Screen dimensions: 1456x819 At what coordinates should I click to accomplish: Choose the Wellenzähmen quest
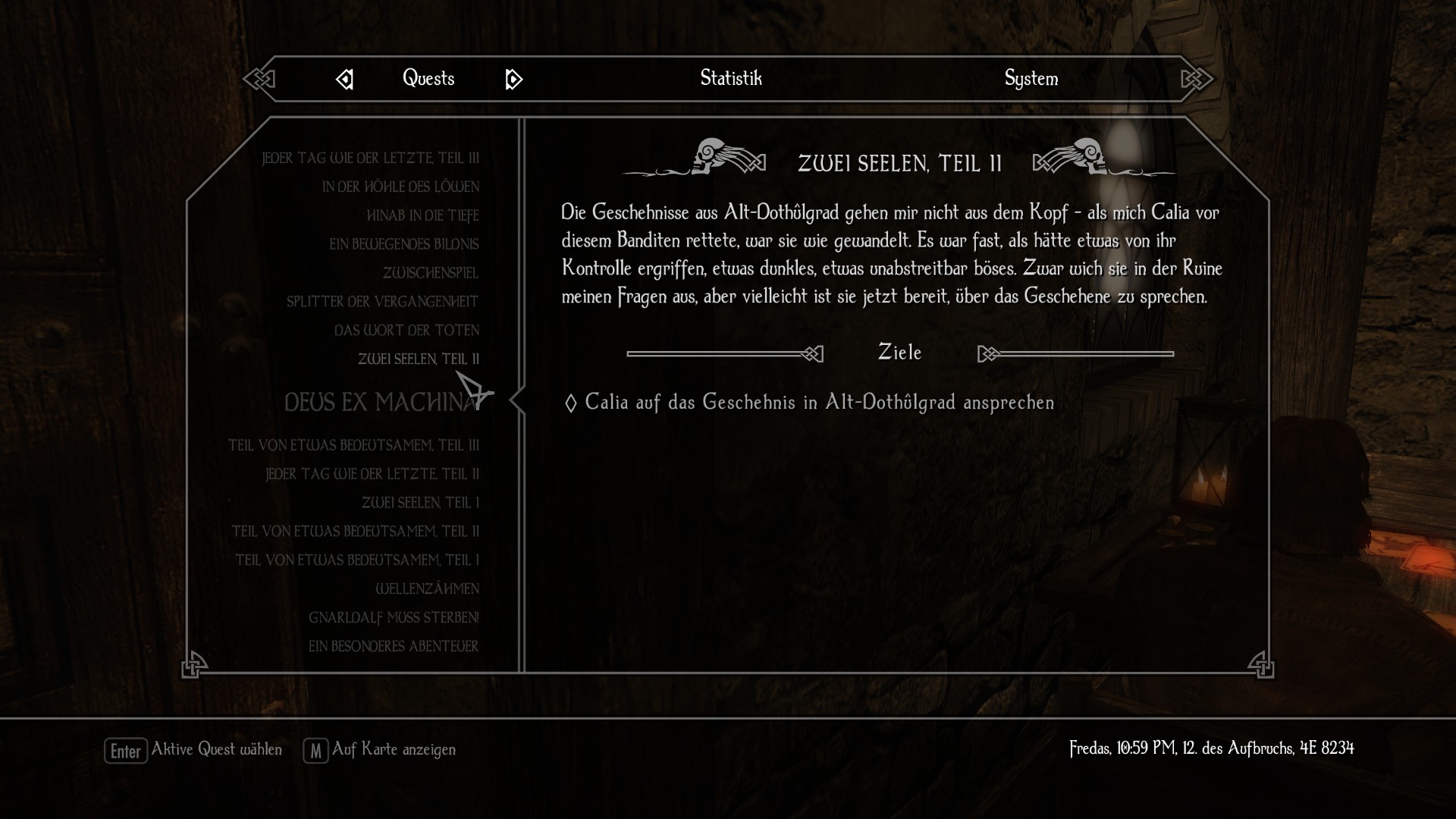pyautogui.click(x=427, y=588)
